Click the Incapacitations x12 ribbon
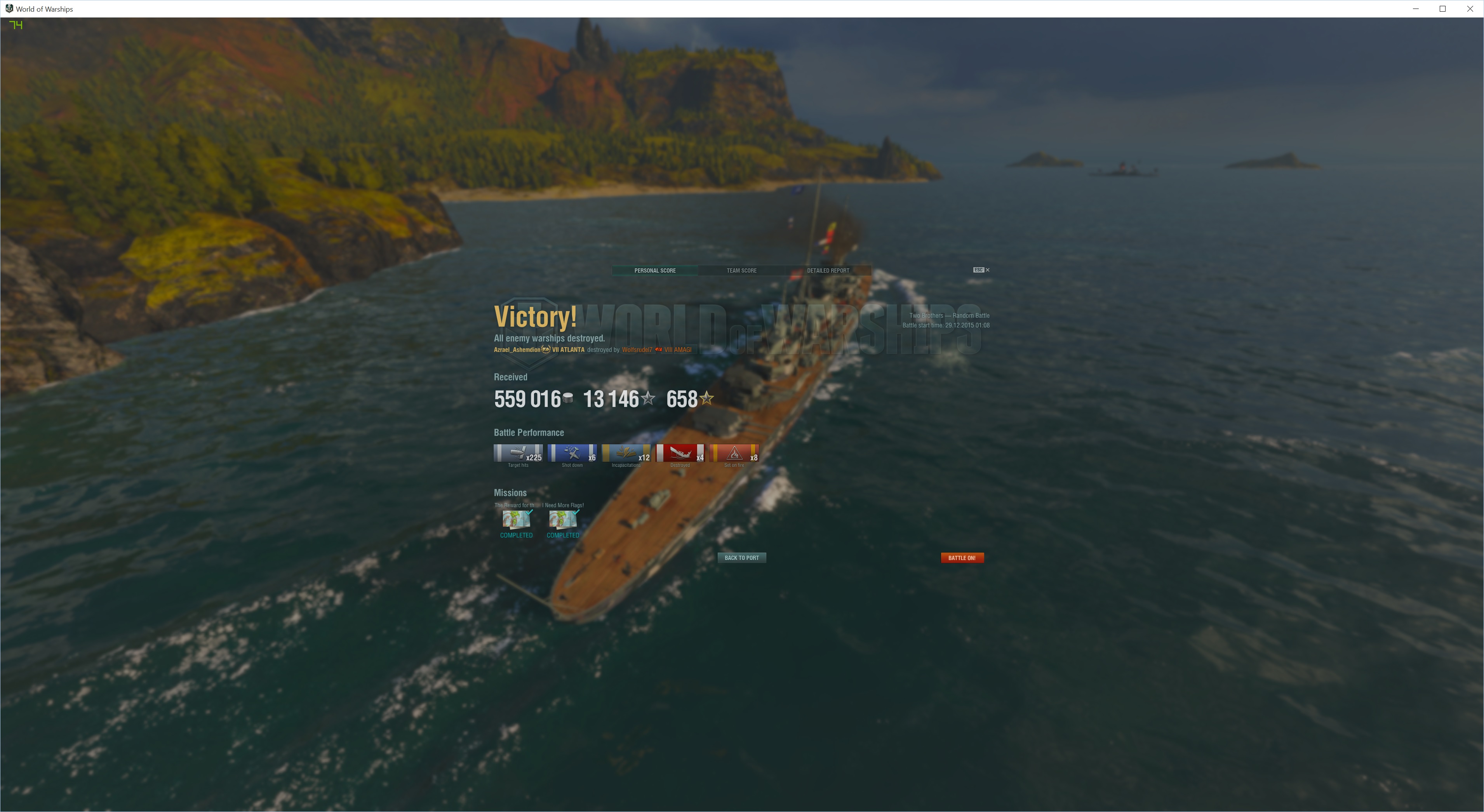 pyautogui.click(x=626, y=453)
